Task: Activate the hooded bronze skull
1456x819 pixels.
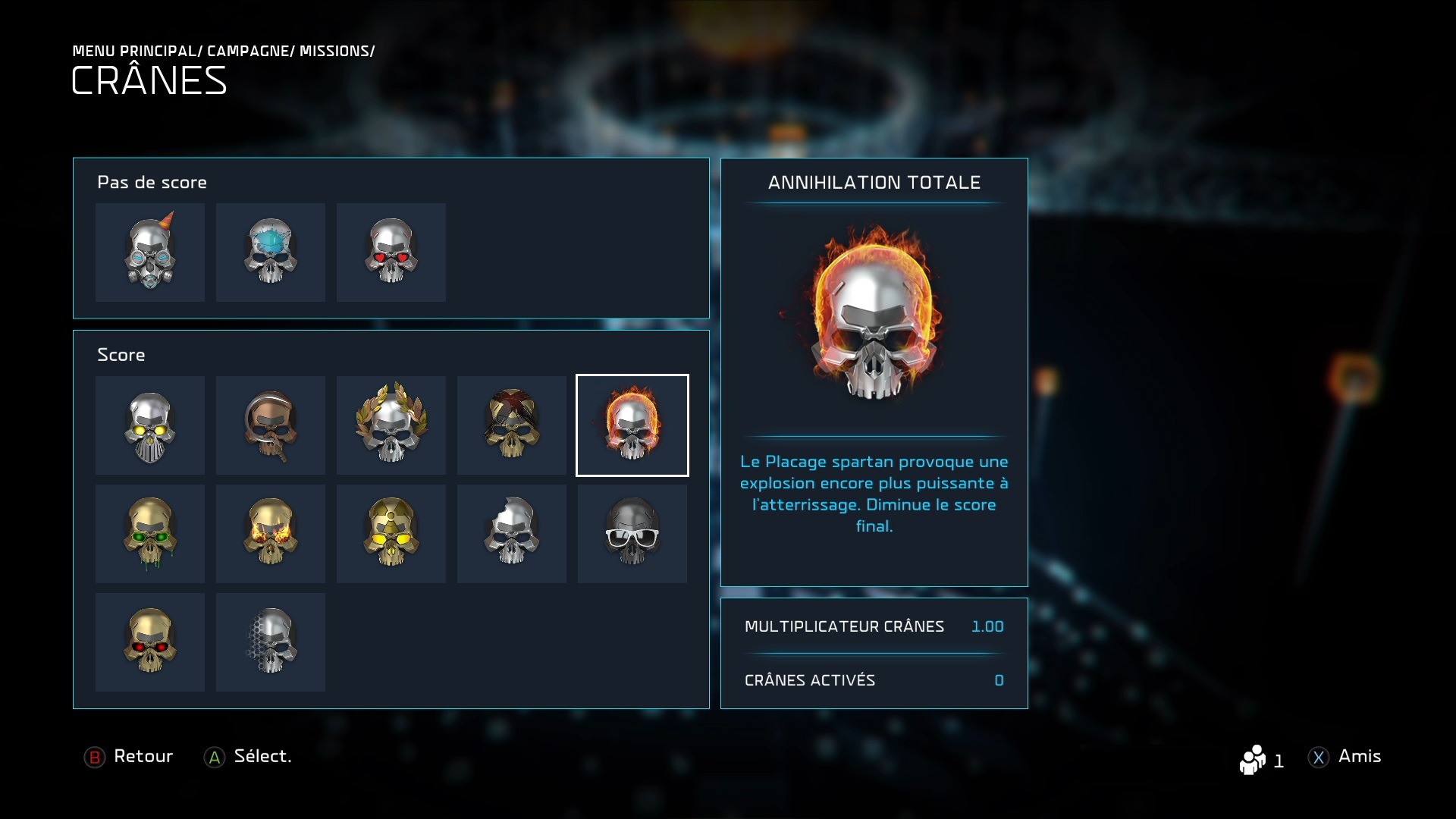Action: coord(271,425)
